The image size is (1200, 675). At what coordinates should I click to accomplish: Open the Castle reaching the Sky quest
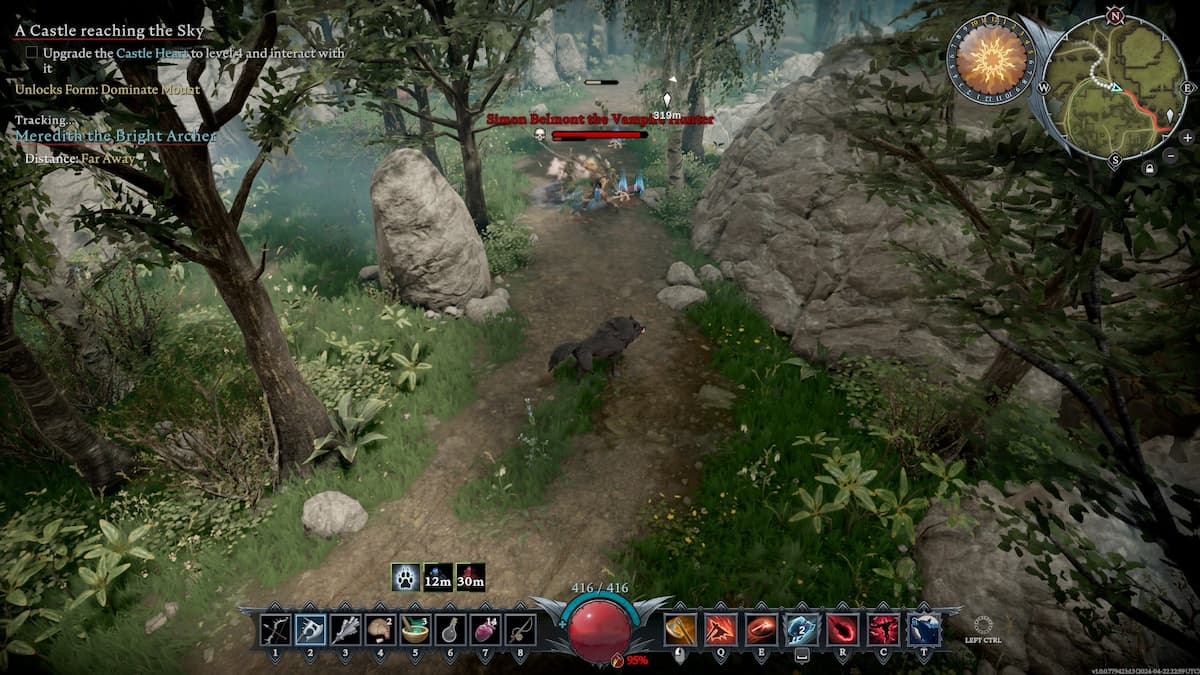[109, 31]
